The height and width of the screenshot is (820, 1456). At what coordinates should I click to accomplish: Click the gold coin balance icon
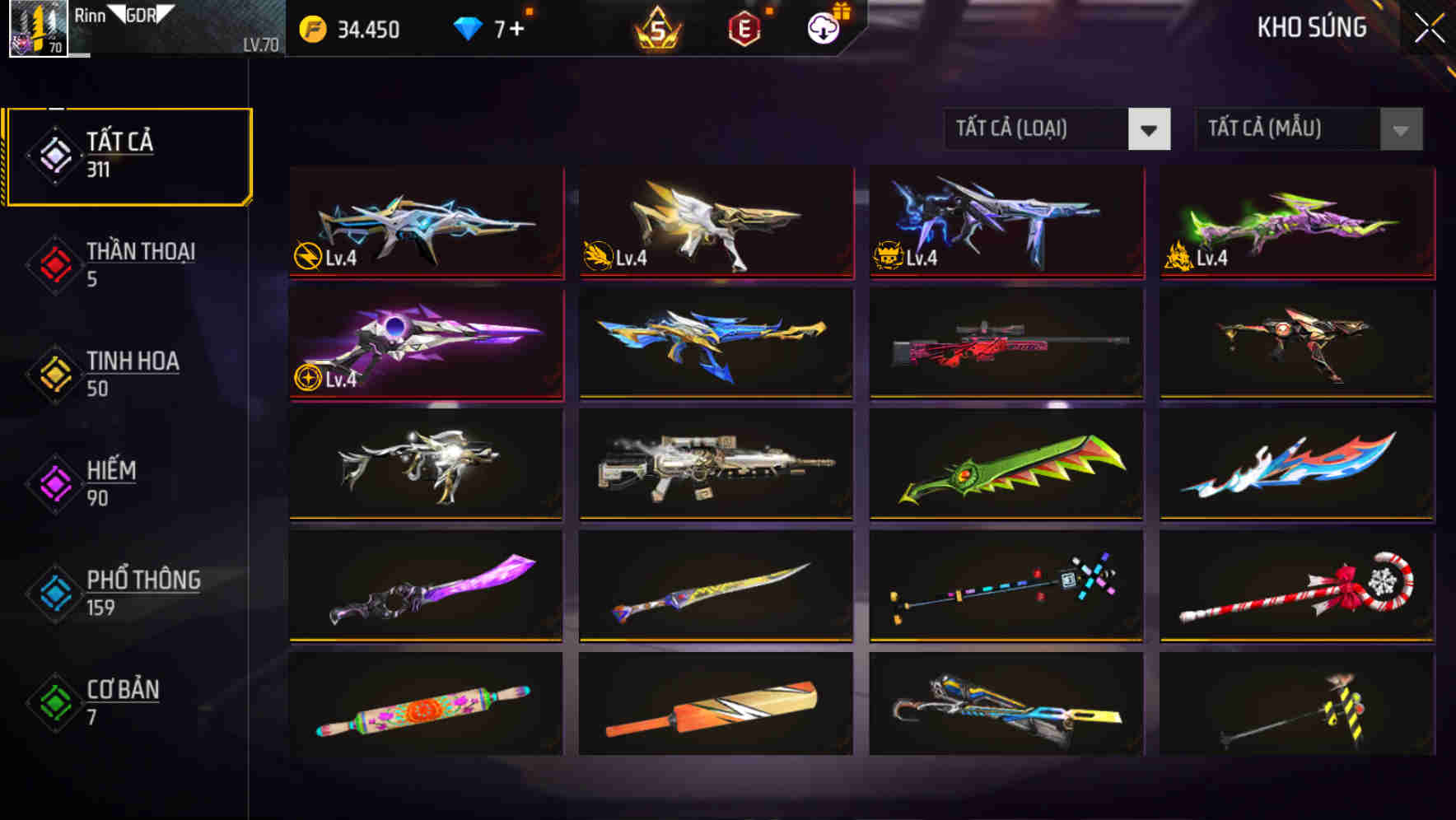point(310,30)
